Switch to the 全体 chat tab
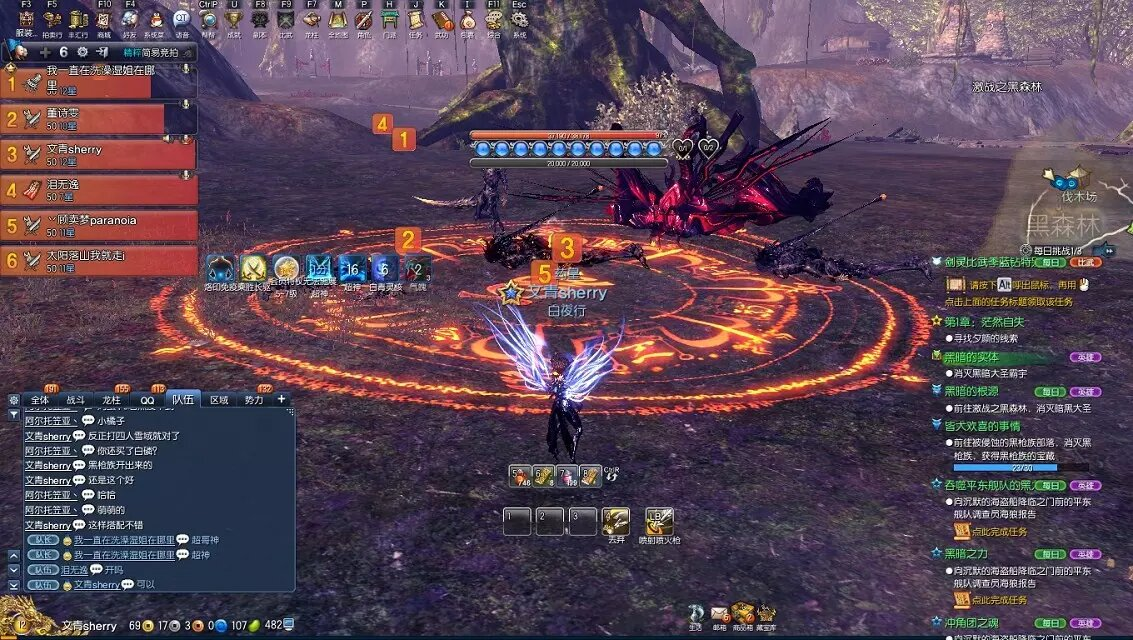This screenshot has height=640, width=1133. tap(40, 400)
